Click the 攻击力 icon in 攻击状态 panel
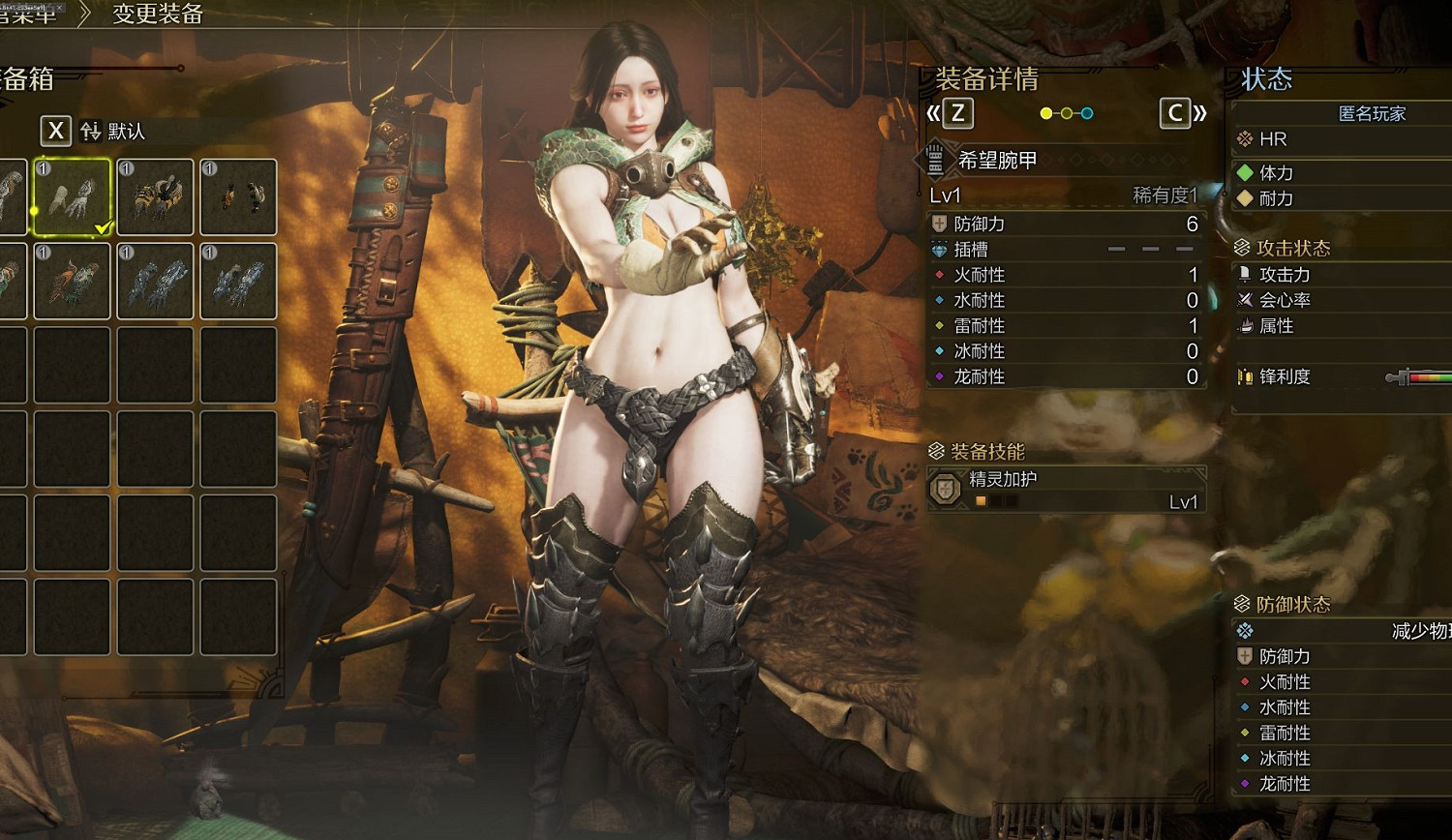Viewport: 1452px width, 840px height. tap(1245, 275)
